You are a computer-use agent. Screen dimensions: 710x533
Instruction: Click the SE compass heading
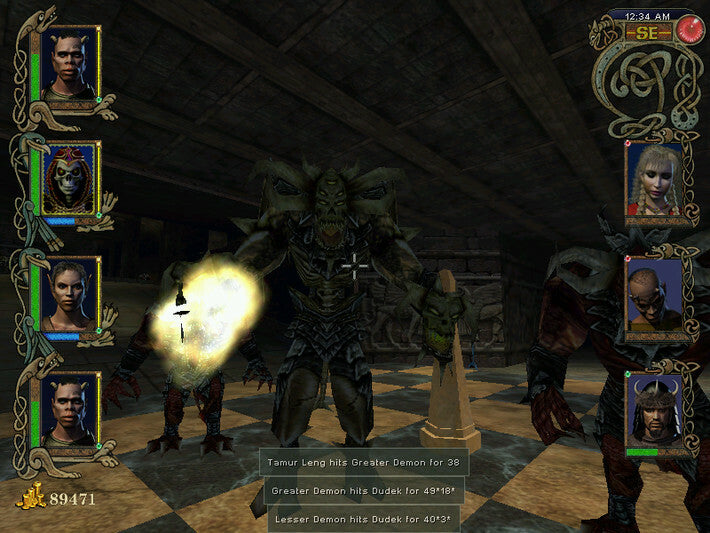click(x=647, y=32)
